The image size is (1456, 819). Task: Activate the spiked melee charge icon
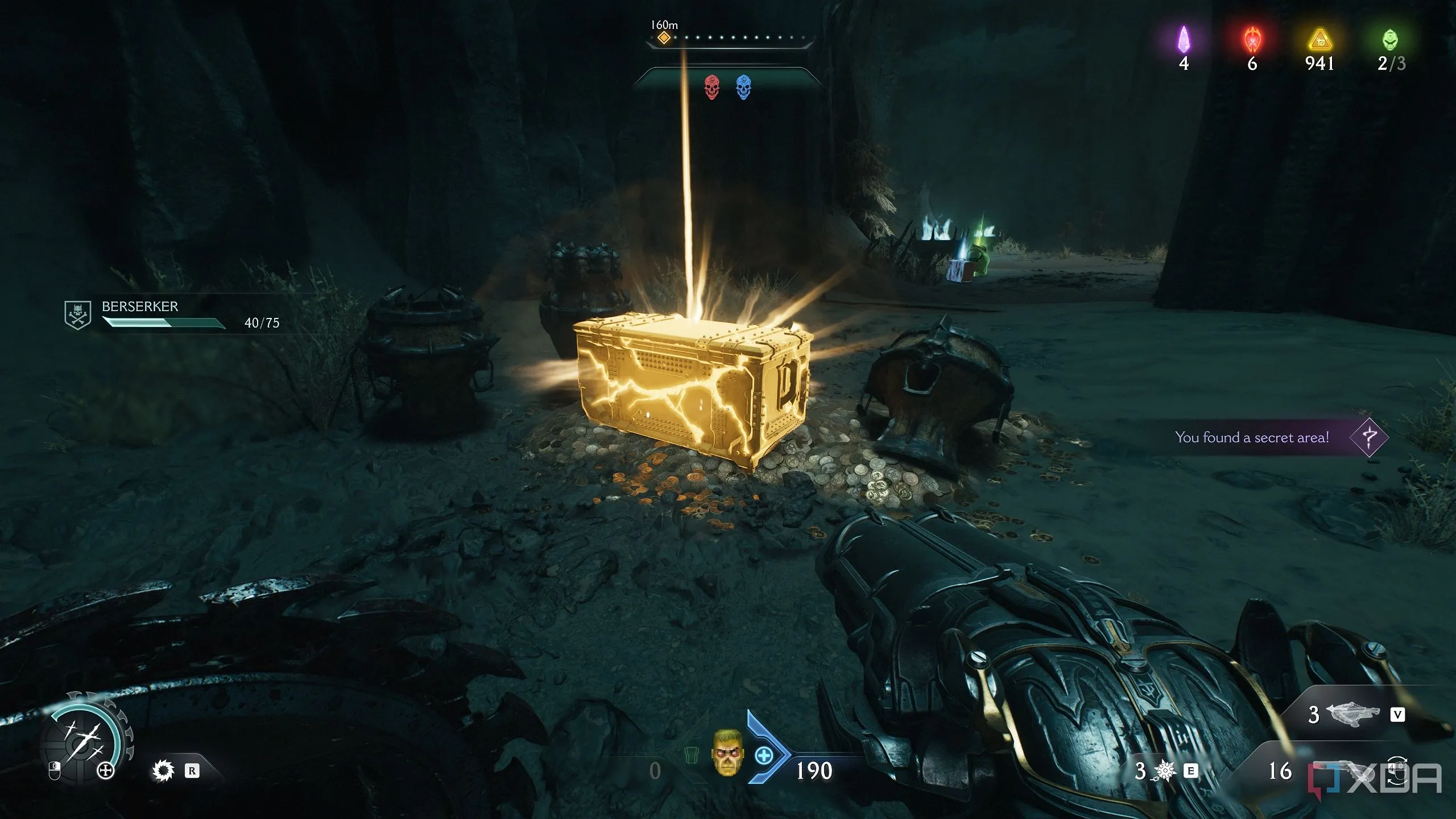[1164, 771]
